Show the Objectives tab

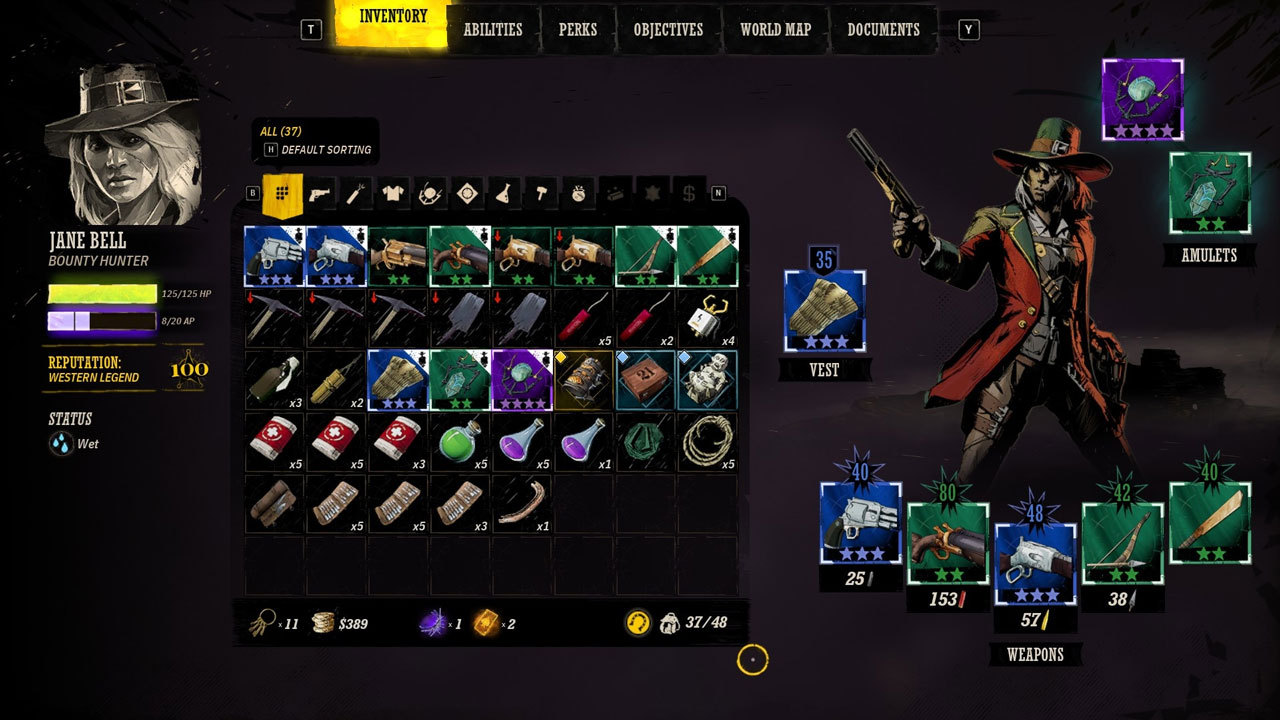click(x=668, y=30)
